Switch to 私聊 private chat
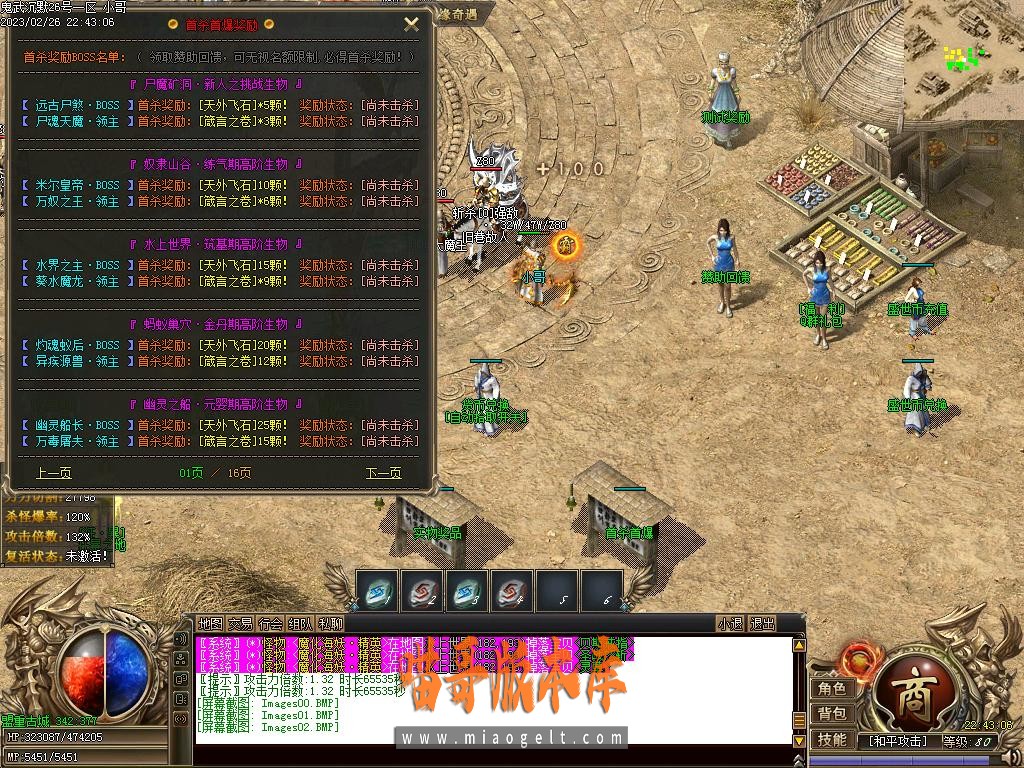 coord(330,624)
